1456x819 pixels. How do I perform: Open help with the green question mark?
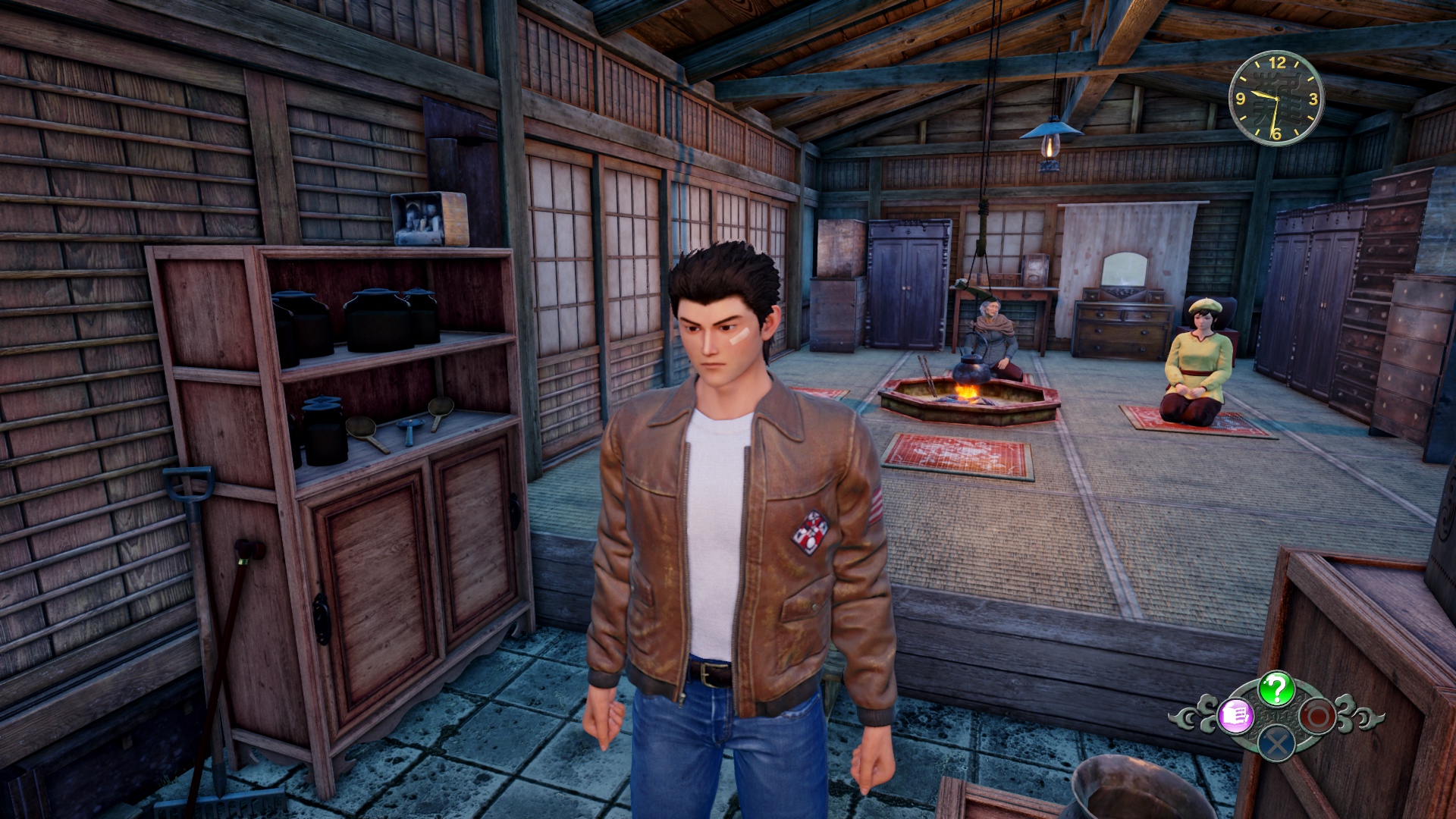pyautogui.click(x=1276, y=689)
